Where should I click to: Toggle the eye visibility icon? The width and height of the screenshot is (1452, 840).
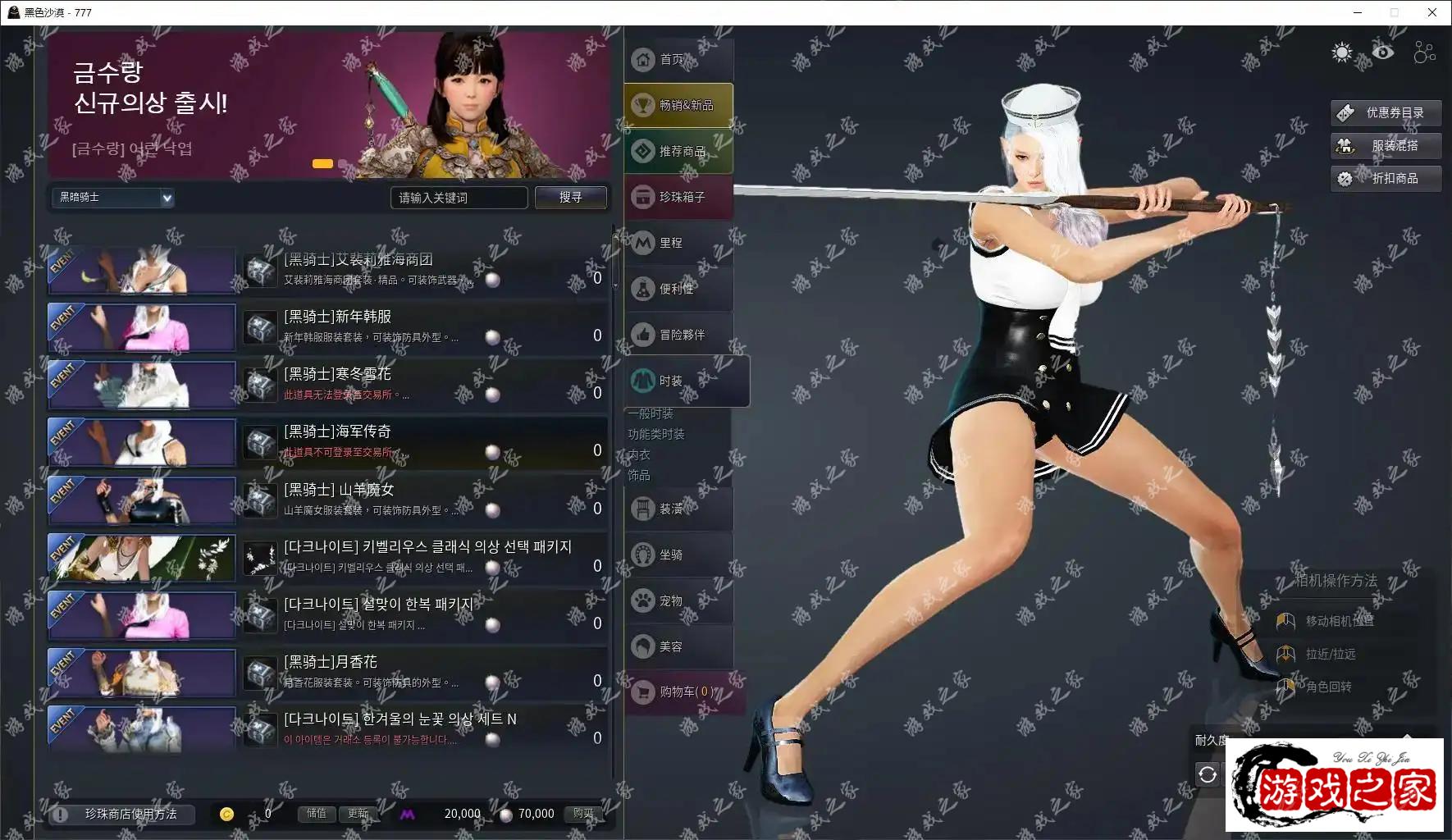(1383, 53)
